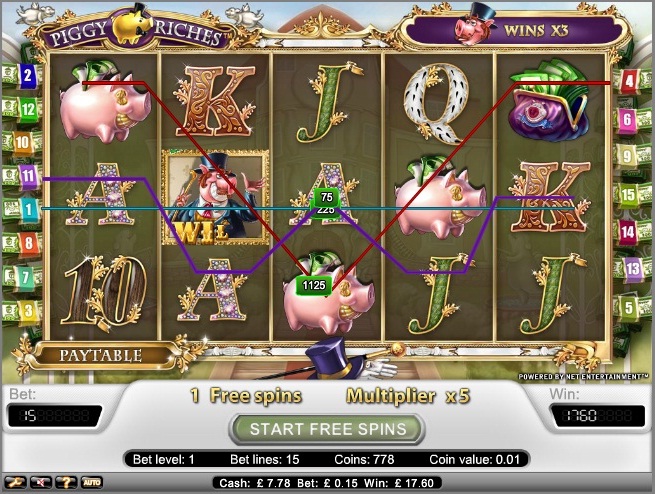Select bet line 8 marker
The height and width of the screenshot is (494, 655).
28,242
